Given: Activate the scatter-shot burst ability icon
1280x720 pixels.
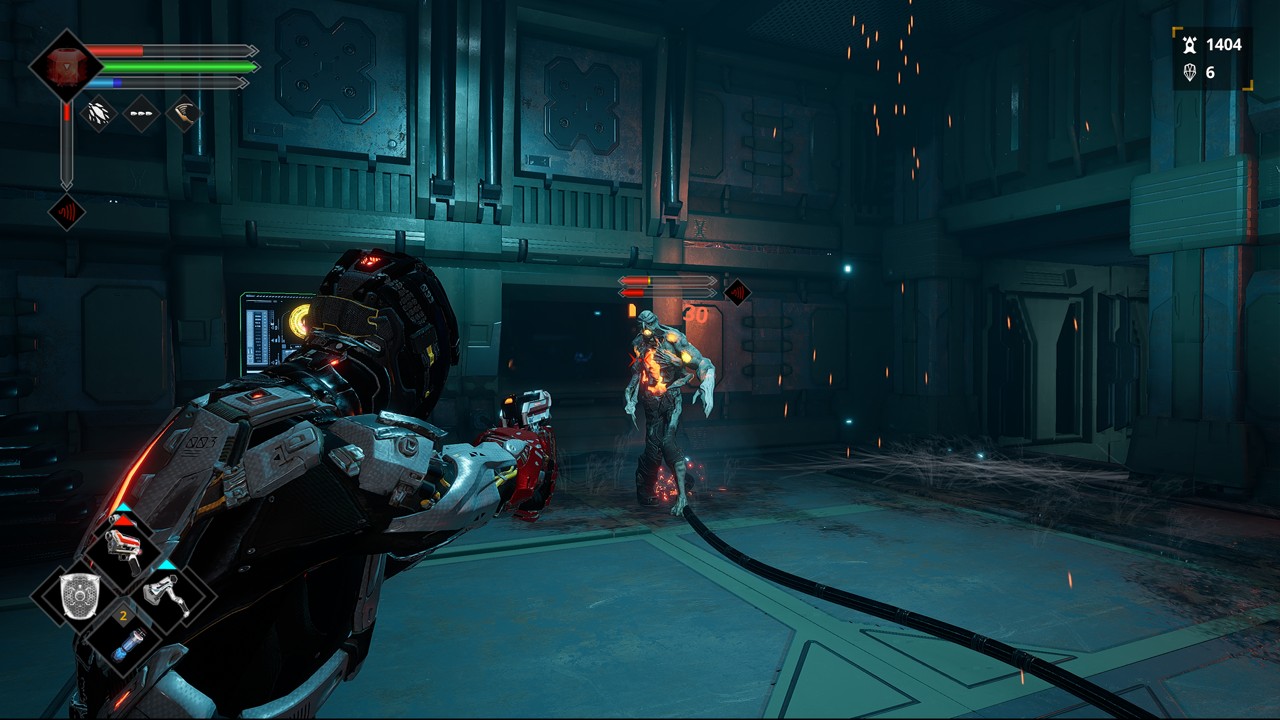Looking at the screenshot, I should coord(98,113).
